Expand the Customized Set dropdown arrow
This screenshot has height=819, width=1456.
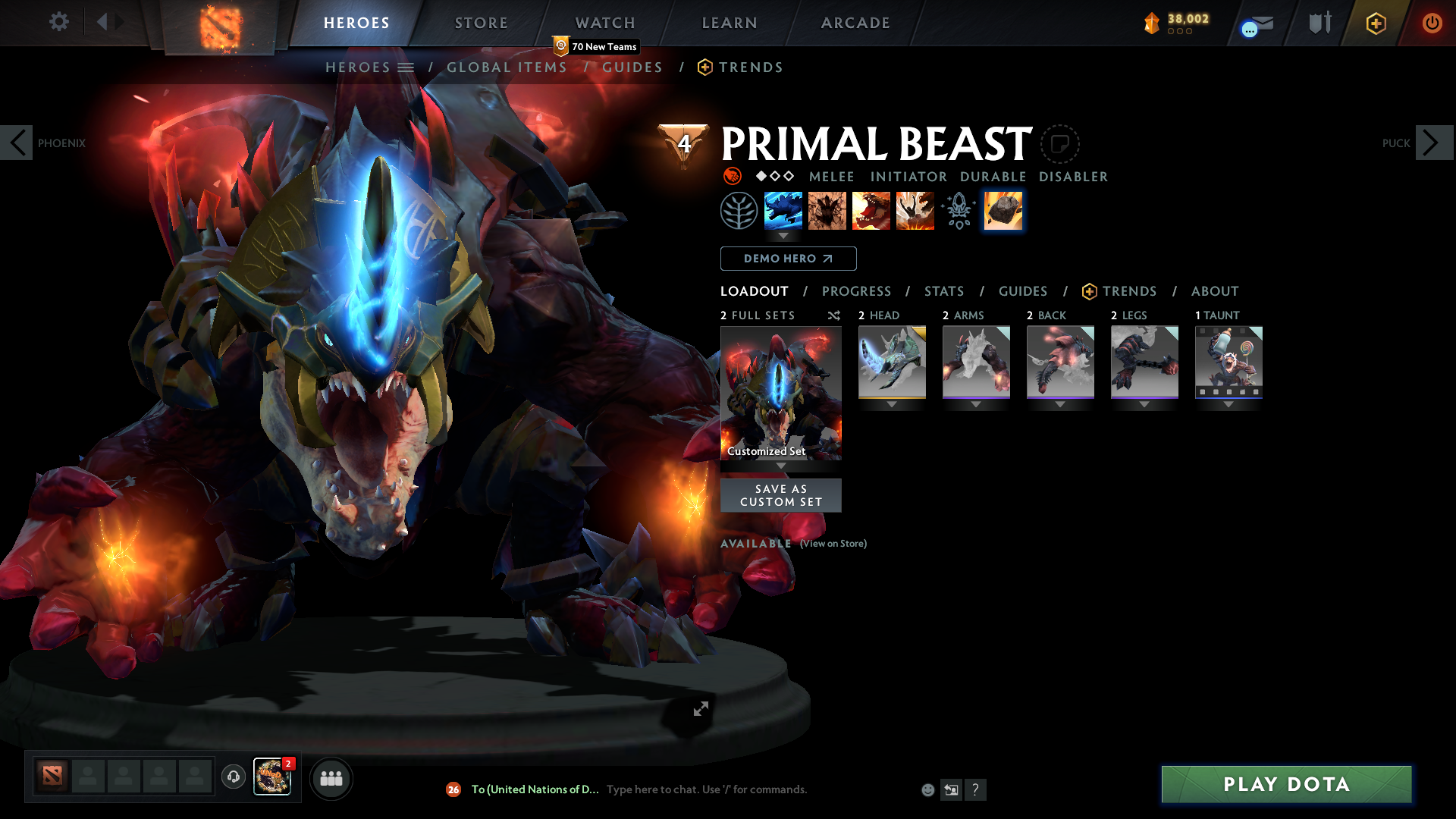[x=780, y=464]
